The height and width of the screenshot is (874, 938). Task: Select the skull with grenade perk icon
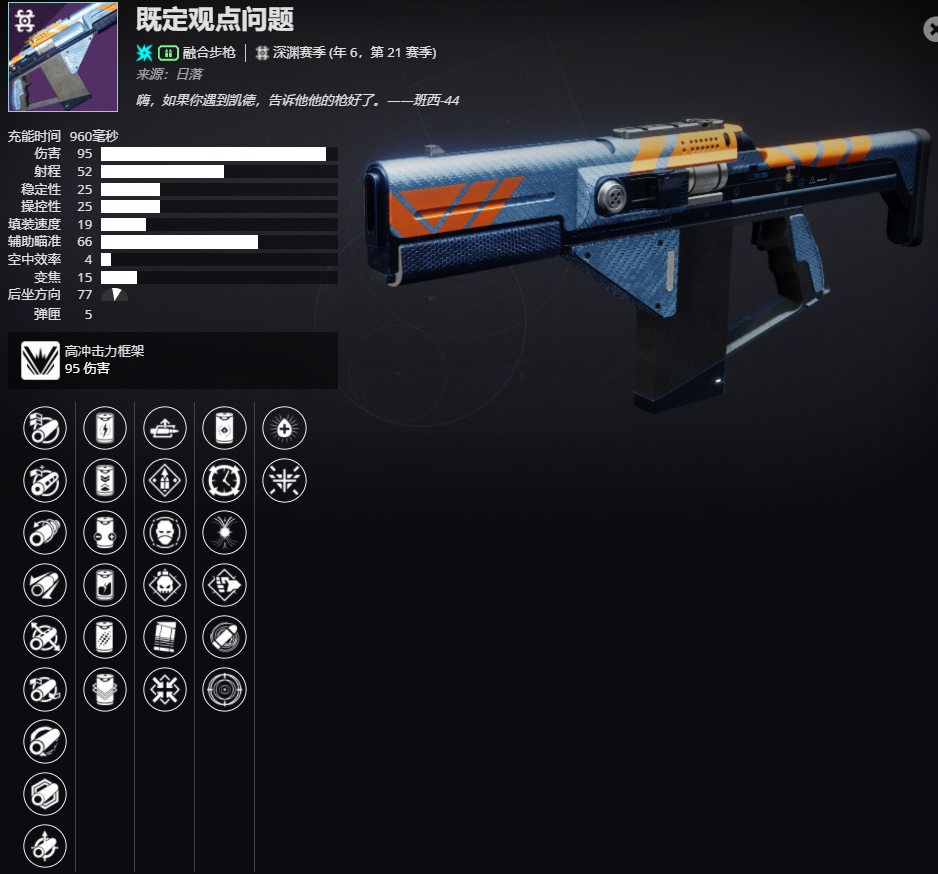[x=165, y=585]
